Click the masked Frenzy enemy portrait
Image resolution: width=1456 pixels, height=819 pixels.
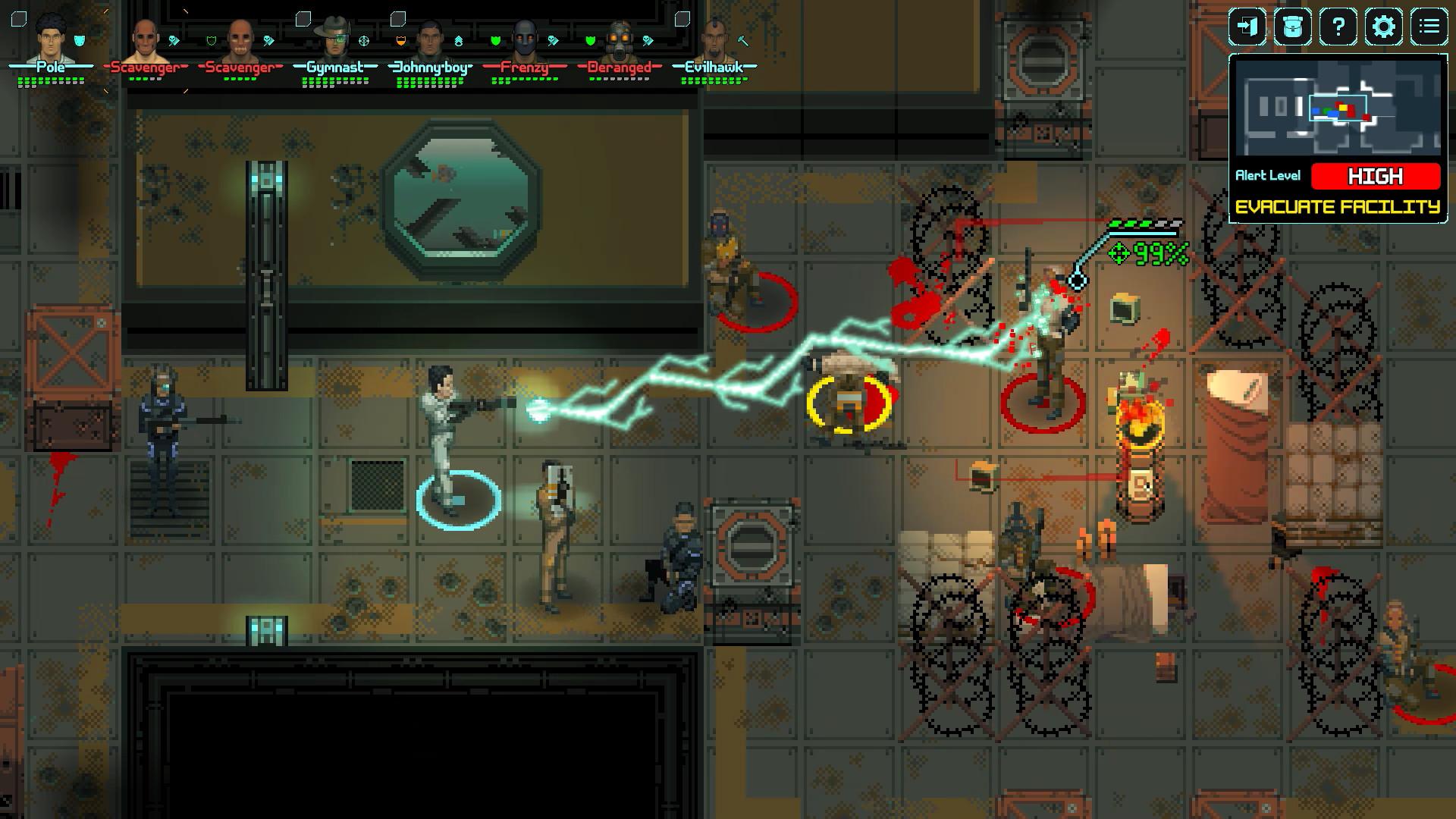point(525,39)
